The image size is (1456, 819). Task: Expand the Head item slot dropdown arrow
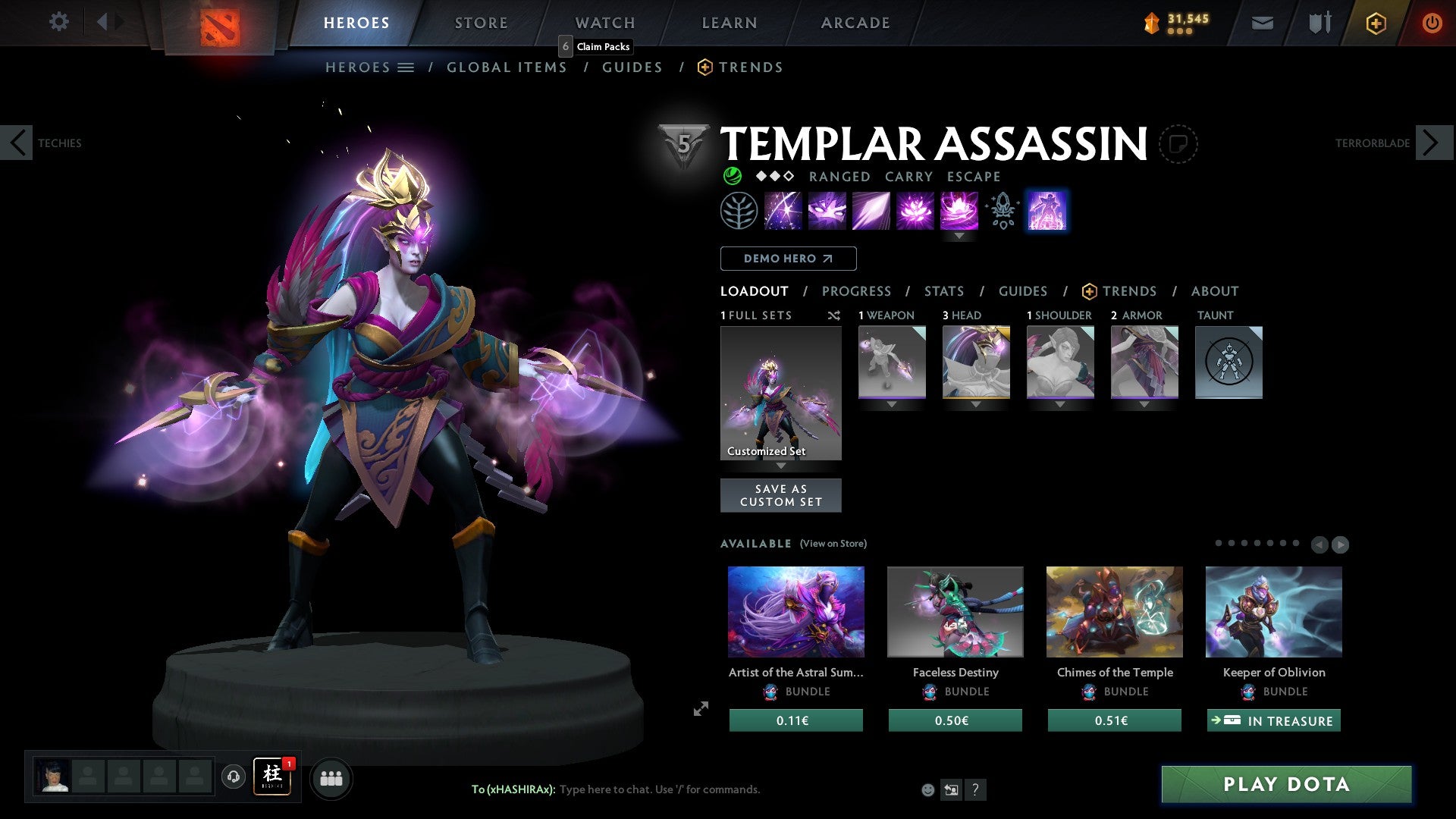pos(976,404)
